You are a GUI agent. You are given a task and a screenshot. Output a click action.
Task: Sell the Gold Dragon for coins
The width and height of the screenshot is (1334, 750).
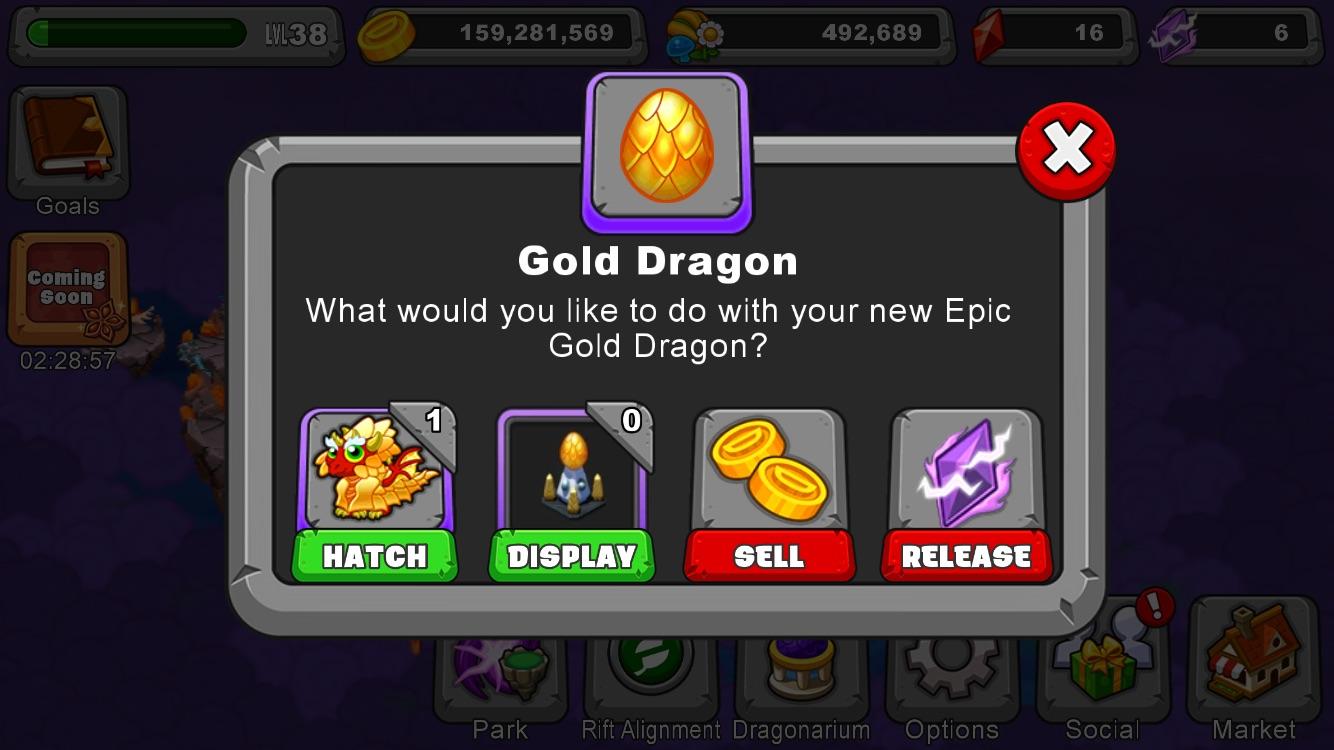[x=769, y=557]
